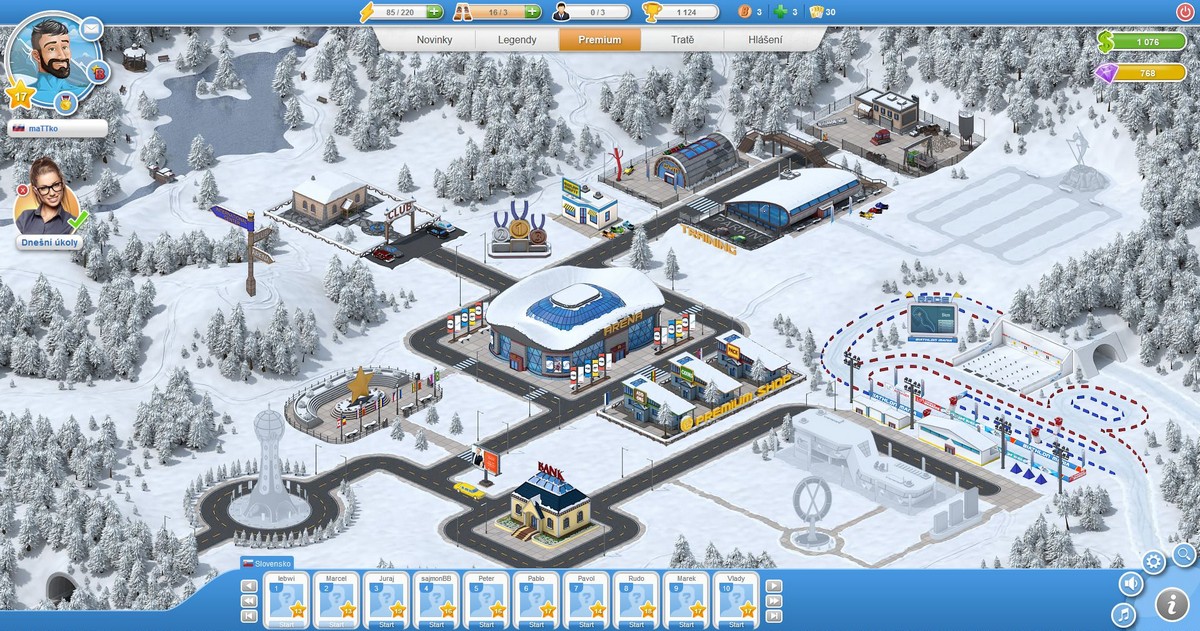The image size is (1200, 631).
Task: Open the mail envelope icon
Action: tap(92, 27)
